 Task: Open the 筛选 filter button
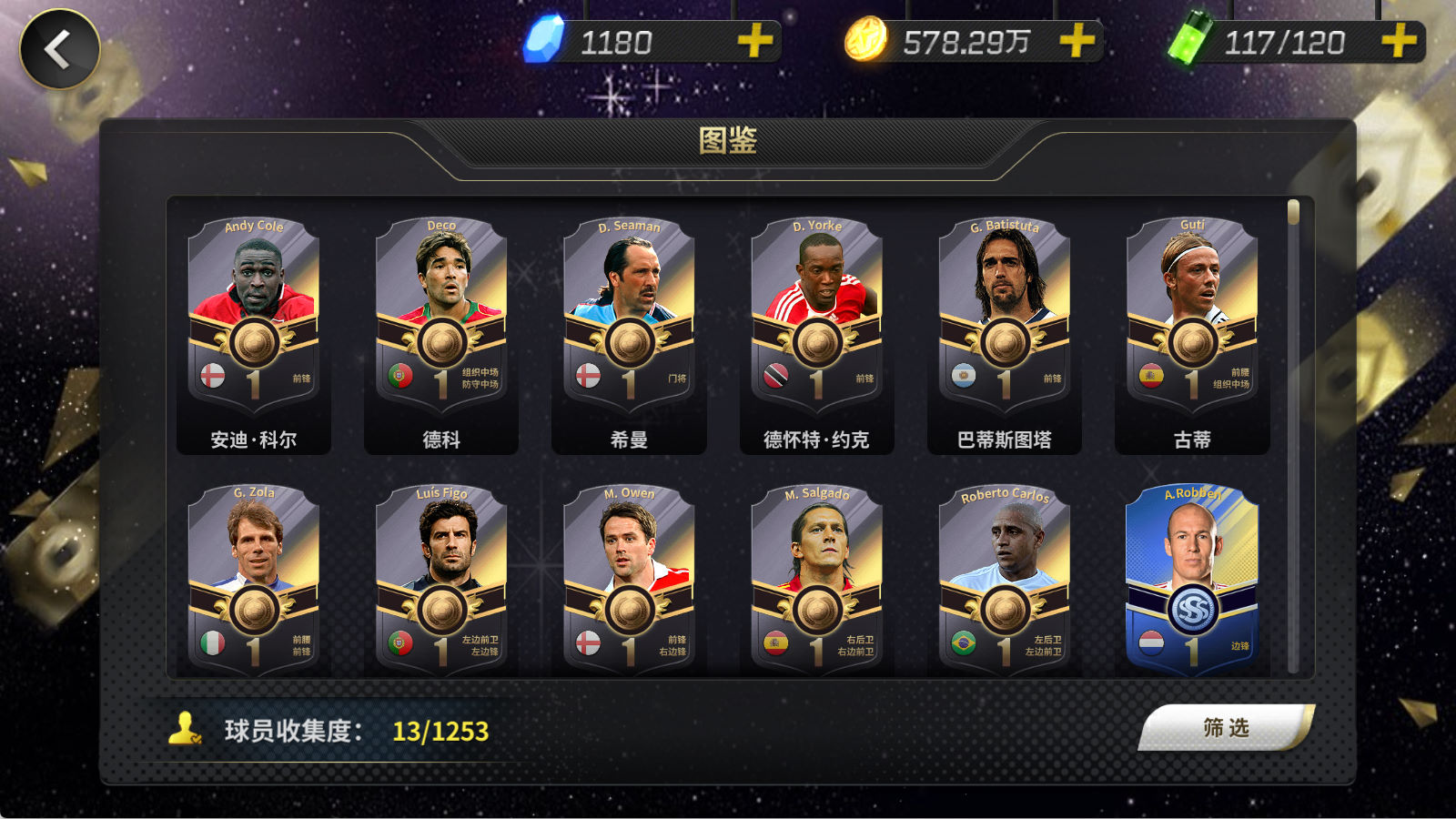click(x=1225, y=728)
